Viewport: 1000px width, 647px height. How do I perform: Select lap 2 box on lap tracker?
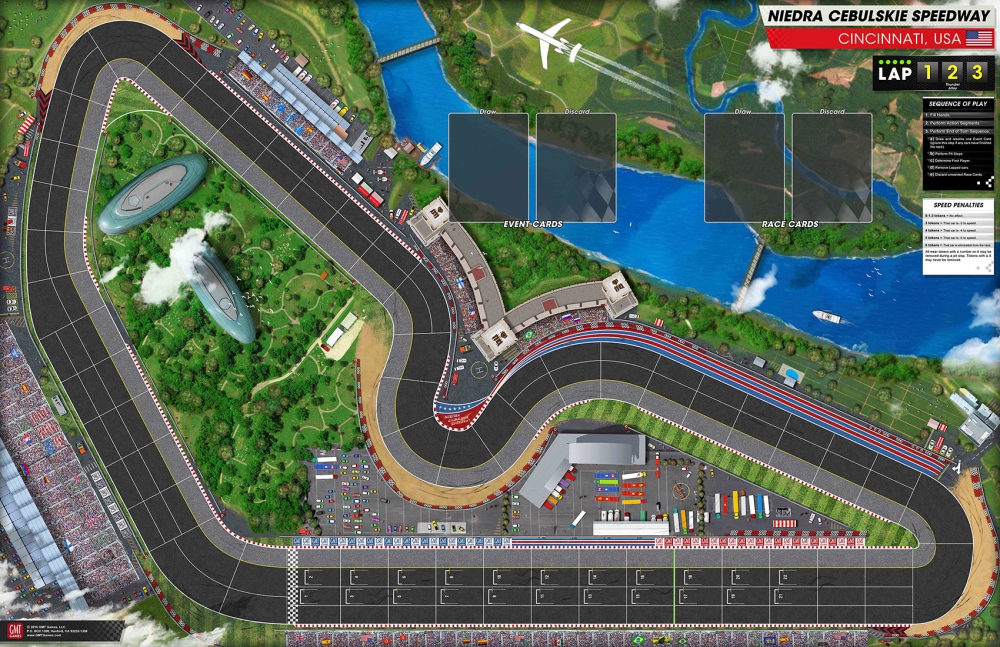[953, 72]
